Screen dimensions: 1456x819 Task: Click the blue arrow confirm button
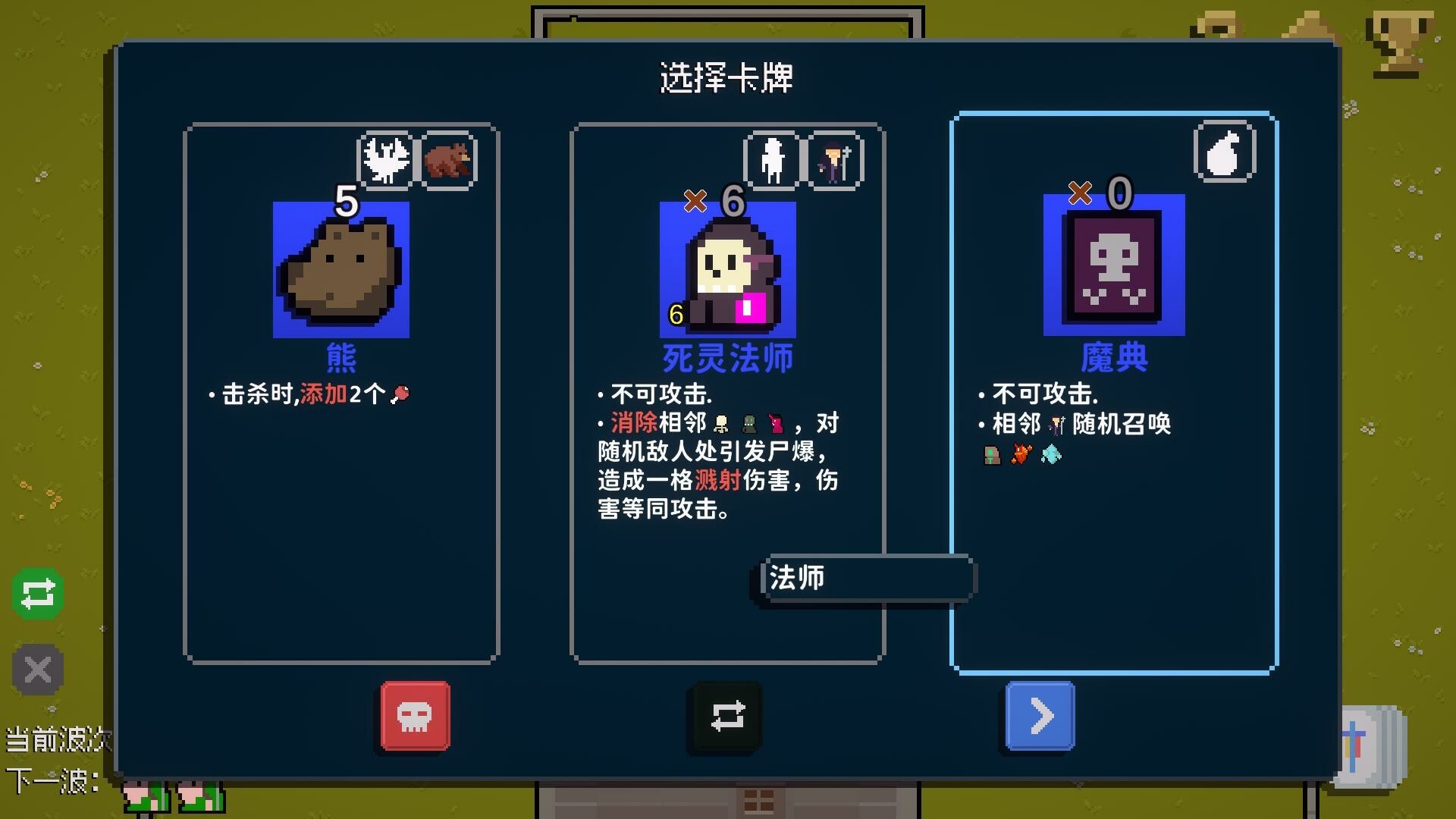click(x=1040, y=714)
